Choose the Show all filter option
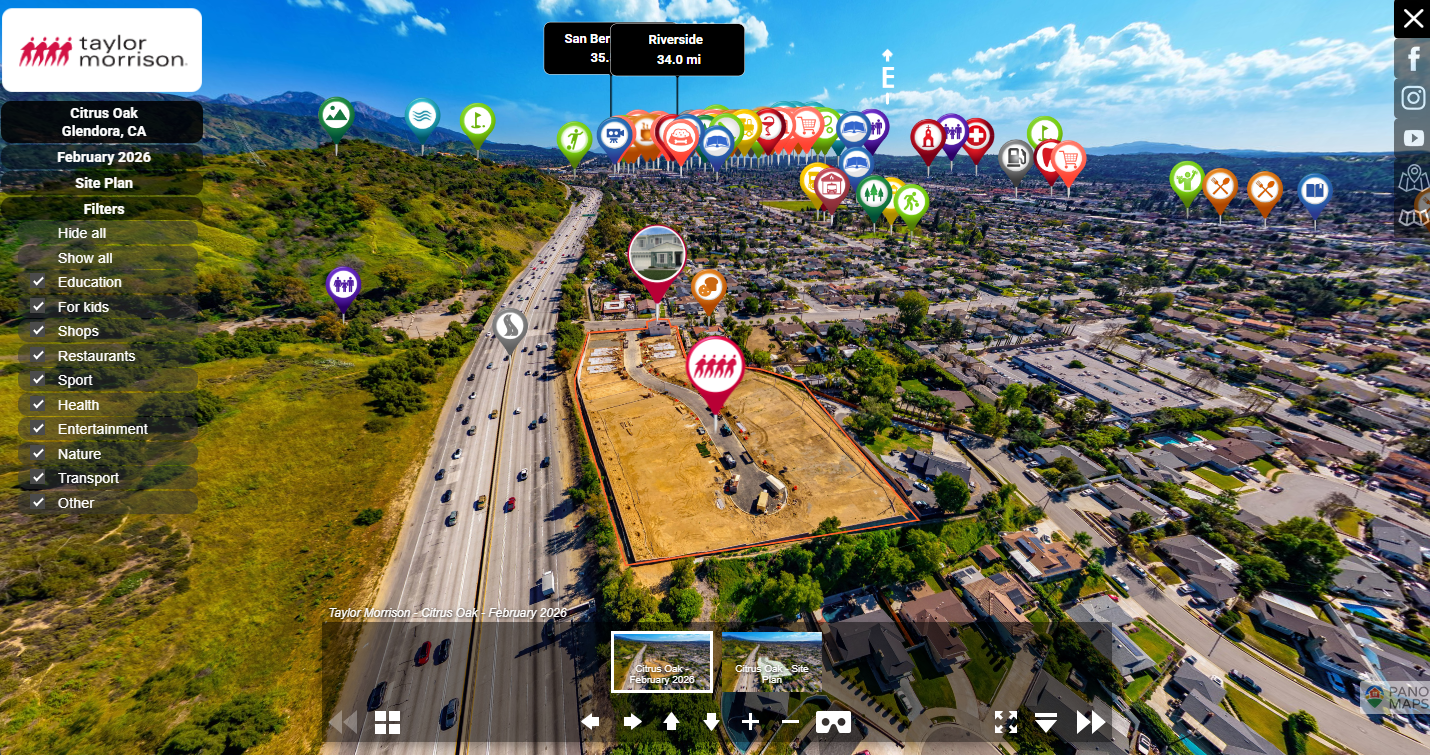 (x=85, y=258)
